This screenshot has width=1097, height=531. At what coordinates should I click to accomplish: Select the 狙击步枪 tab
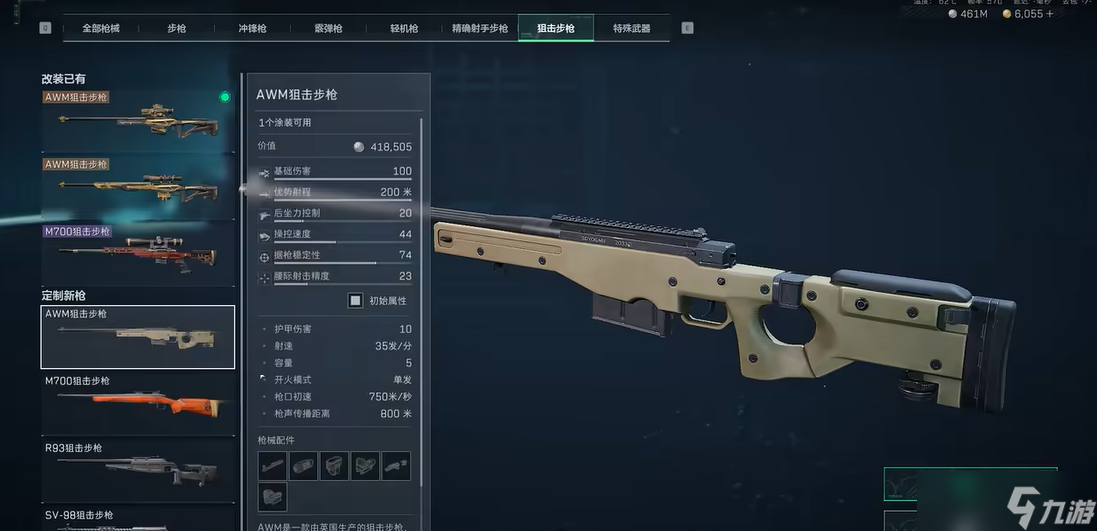(556, 28)
